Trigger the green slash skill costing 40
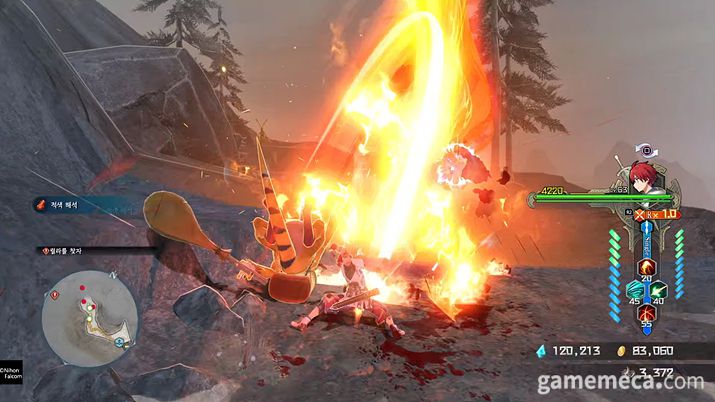The width and height of the screenshot is (715, 402). coord(657,288)
